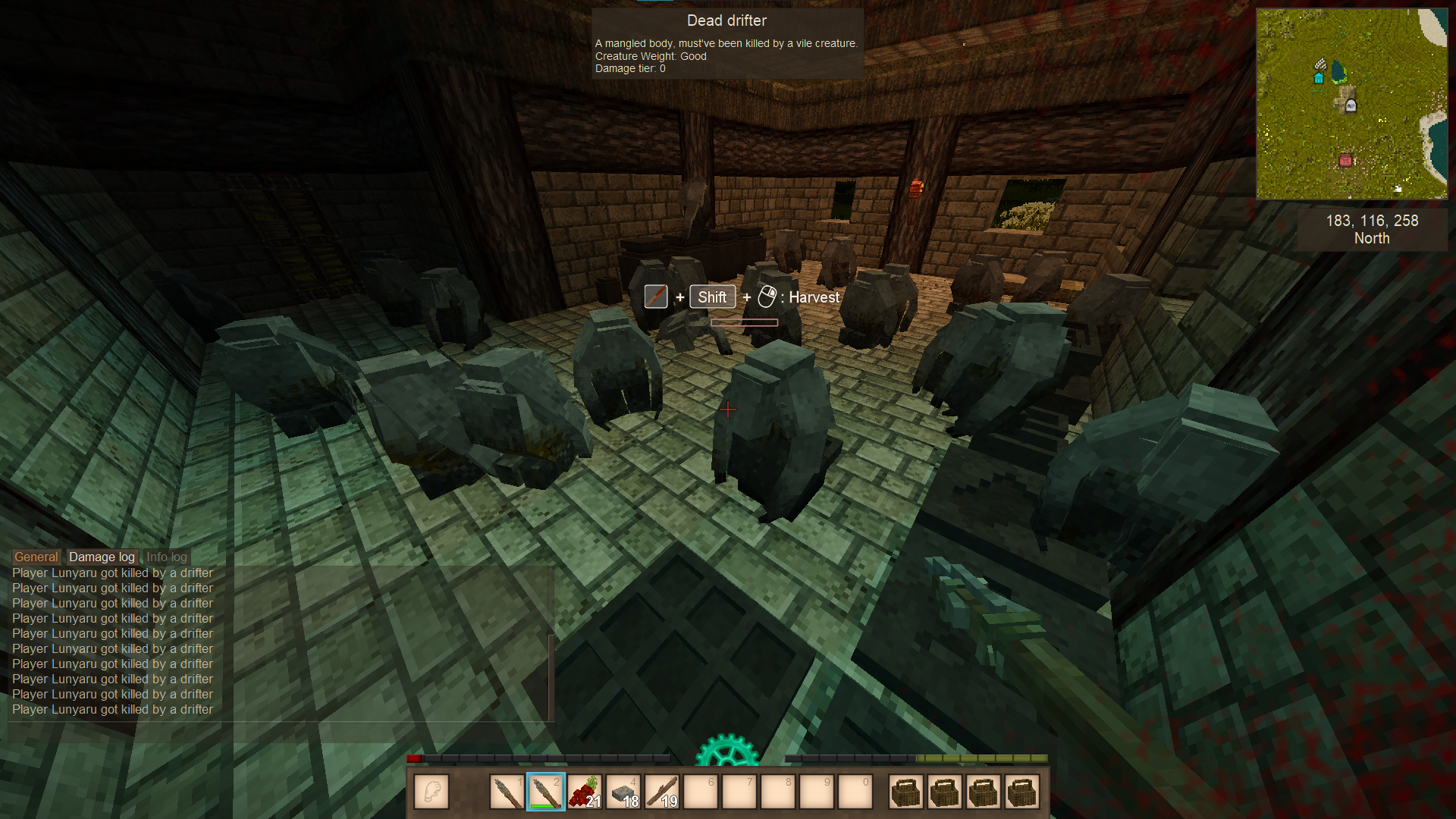Select the sticks stack of 19
The image size is (1456, 819).
[663, 792]
